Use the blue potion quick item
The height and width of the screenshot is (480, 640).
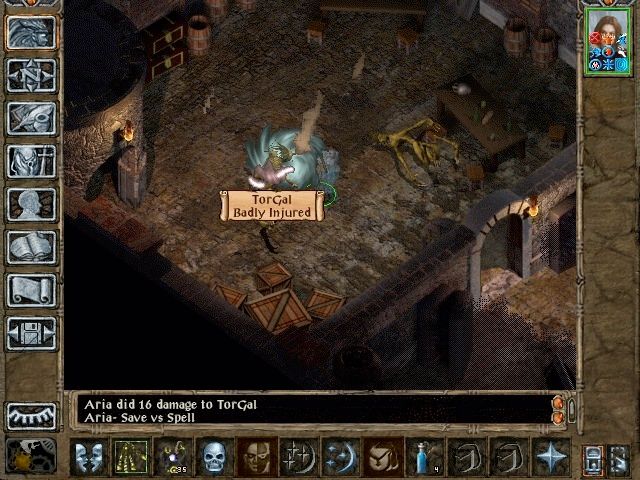[424, 457]
